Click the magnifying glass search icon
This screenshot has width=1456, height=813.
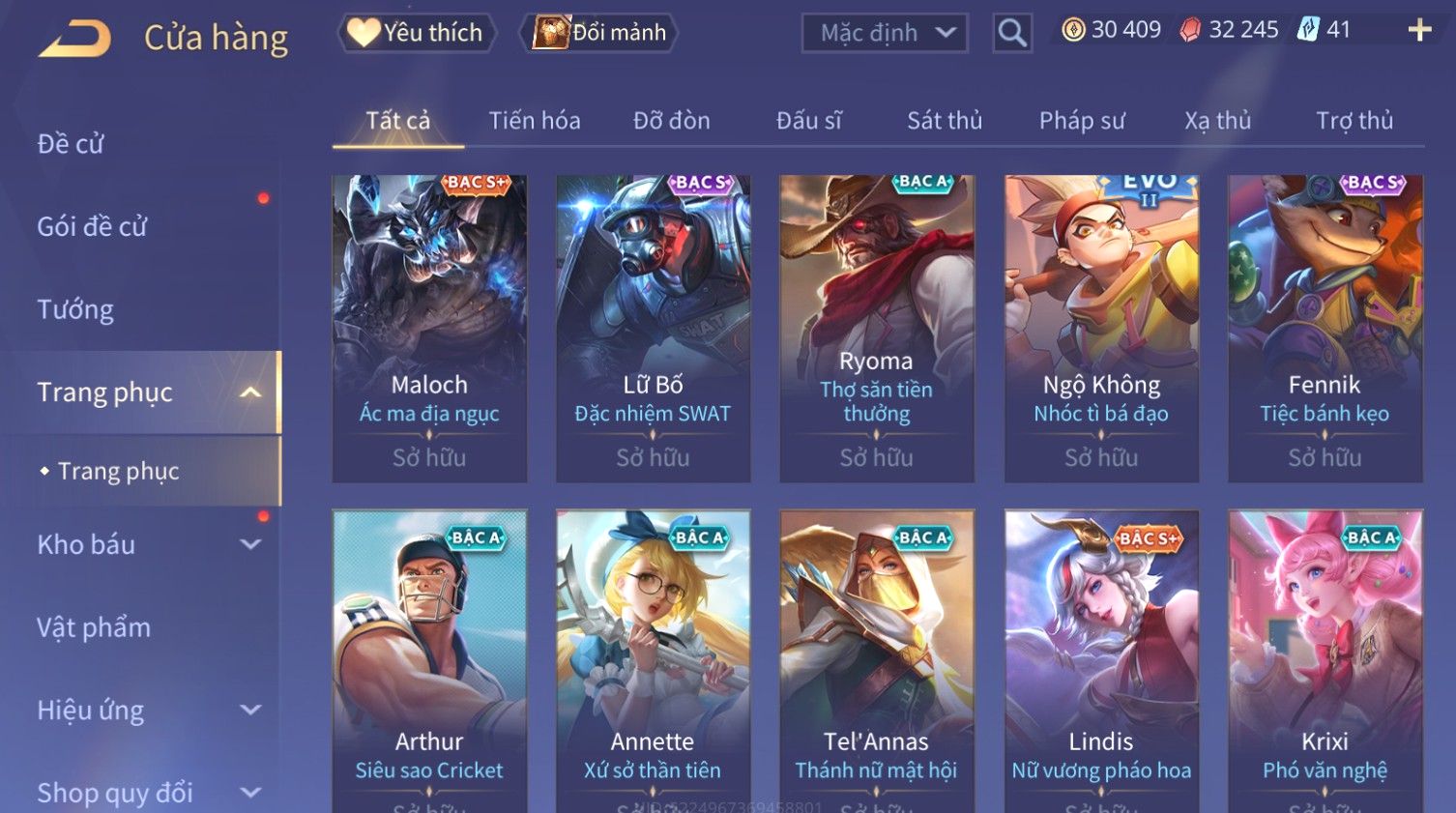pos(1012,33)
